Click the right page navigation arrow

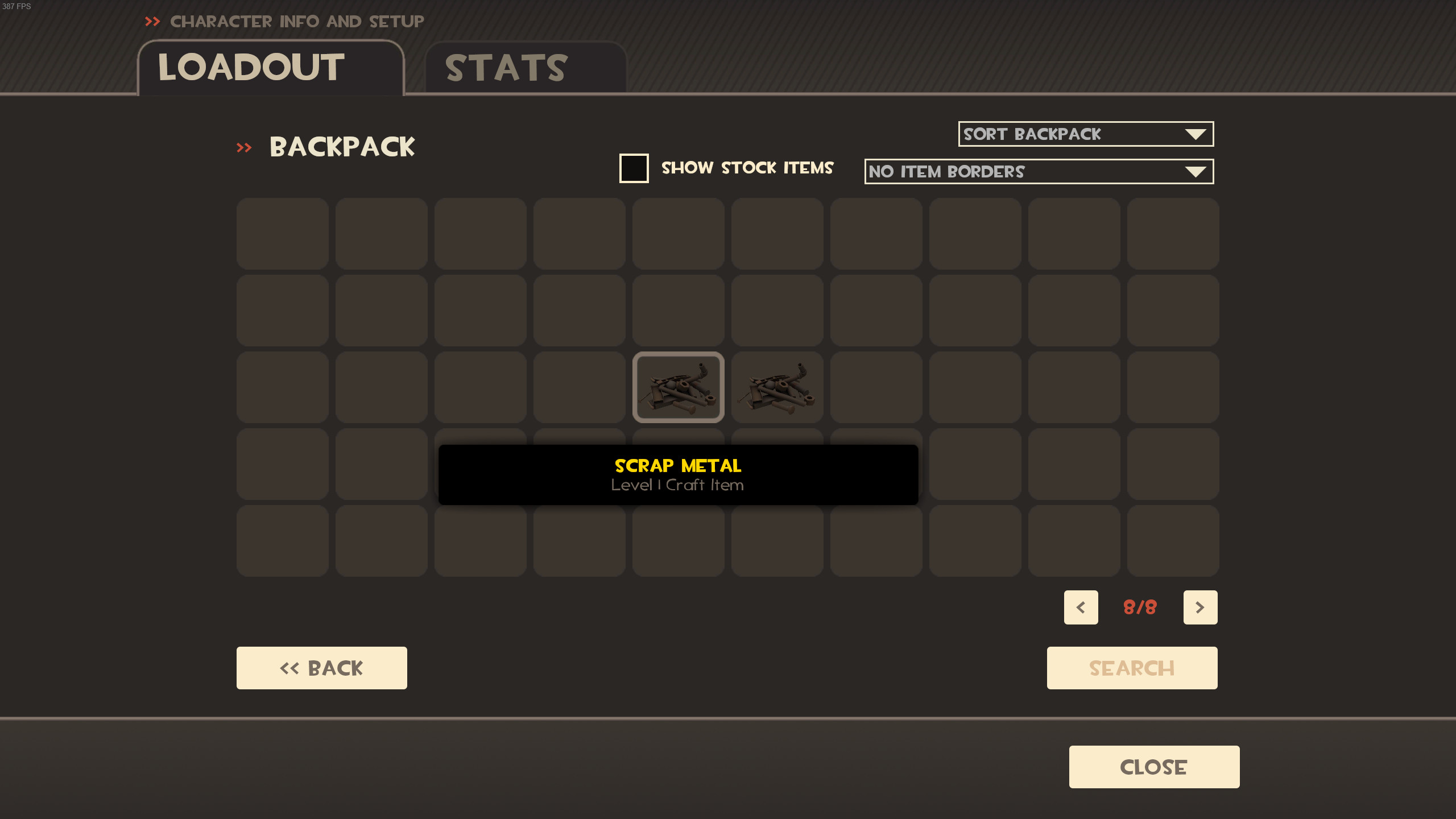[1201, 607]
